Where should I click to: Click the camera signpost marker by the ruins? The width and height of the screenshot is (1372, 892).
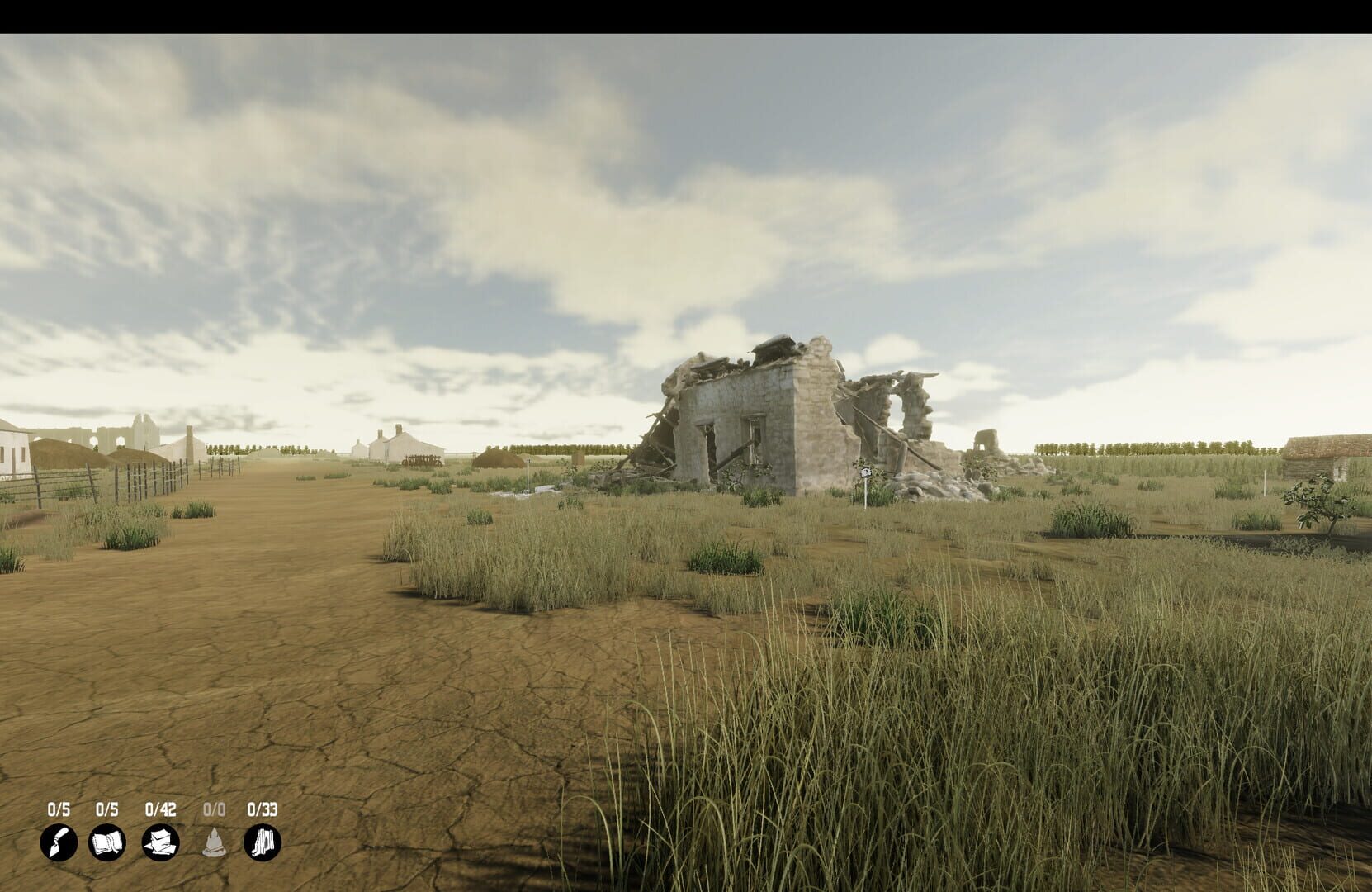point(865,473)
